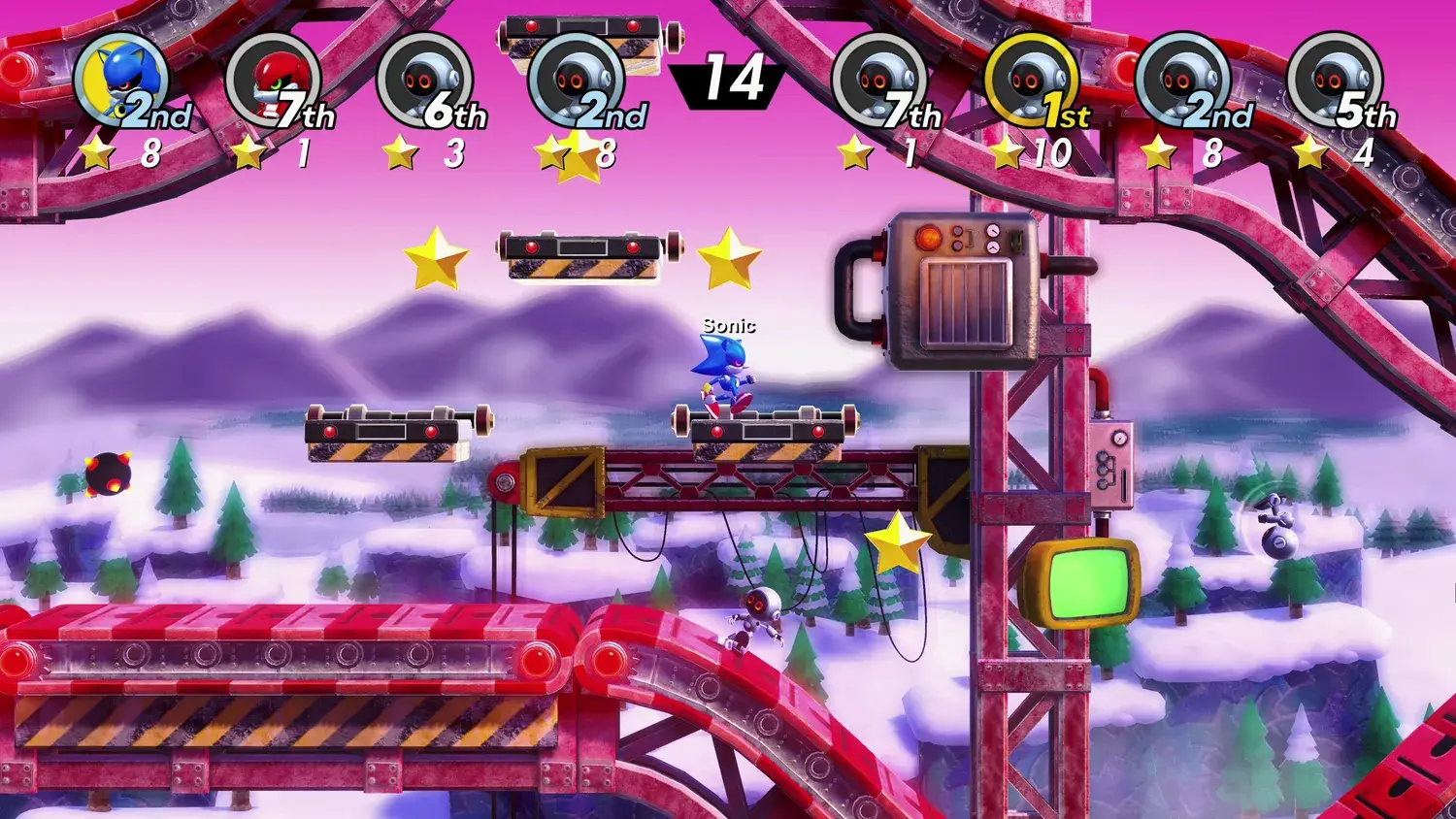Select the Sonic name label above the character
The height and width of the screenshot is (819, 1456).
[x=728, y=326]
